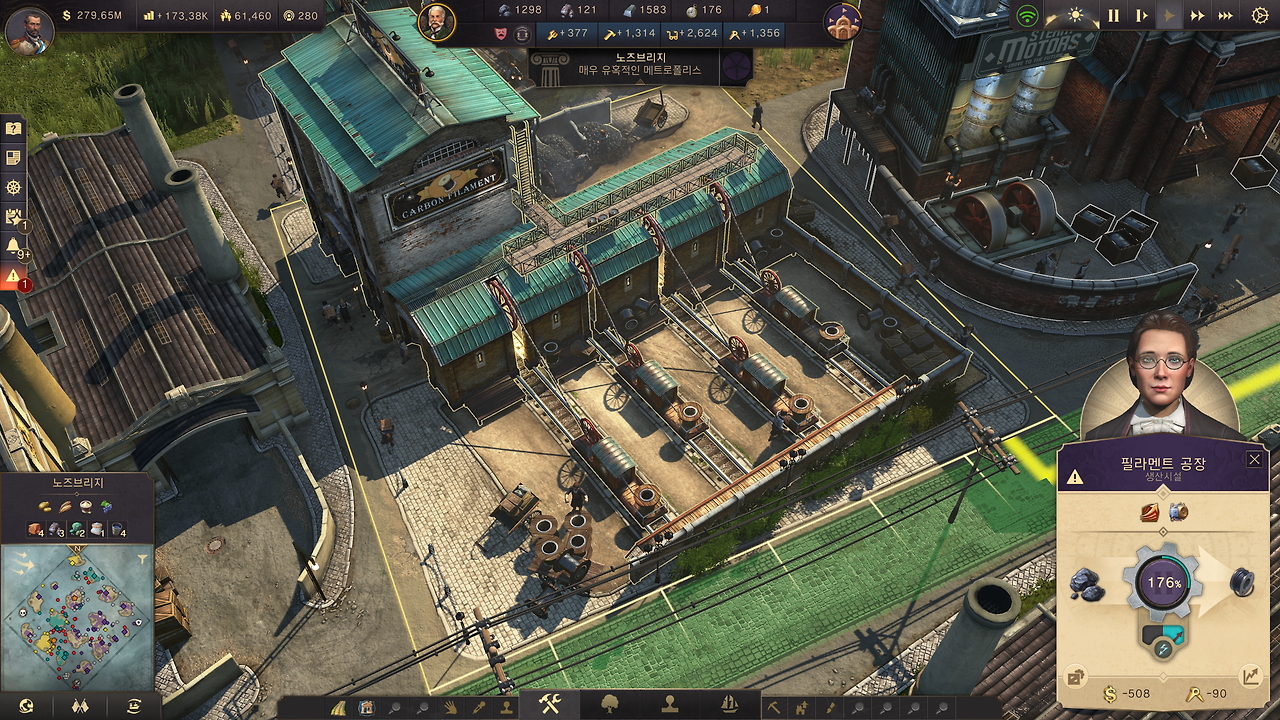Click the bearded investor portrait at top
Image resolution: width=1280 pixels, height=720 pixels.
[437, 22]
